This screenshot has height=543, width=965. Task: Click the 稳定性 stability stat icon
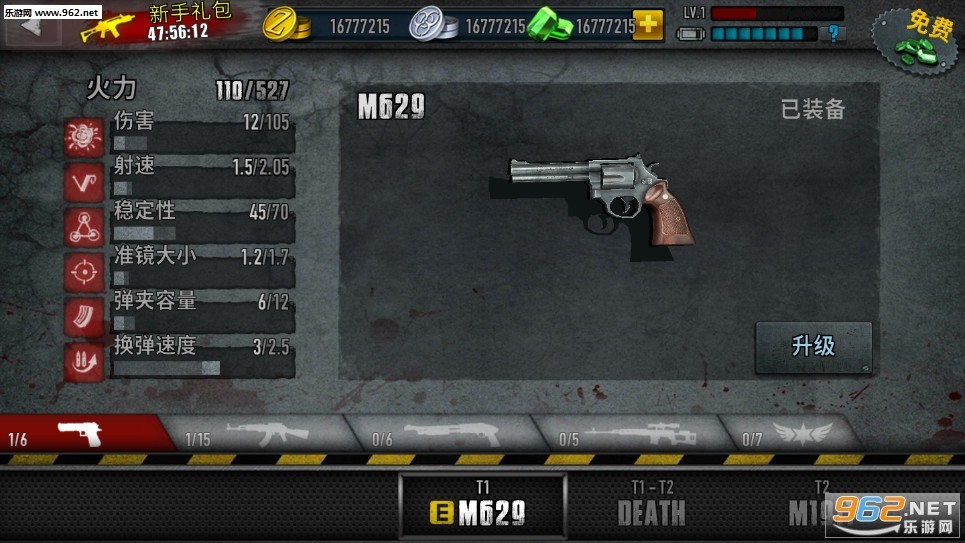(85, 226)
